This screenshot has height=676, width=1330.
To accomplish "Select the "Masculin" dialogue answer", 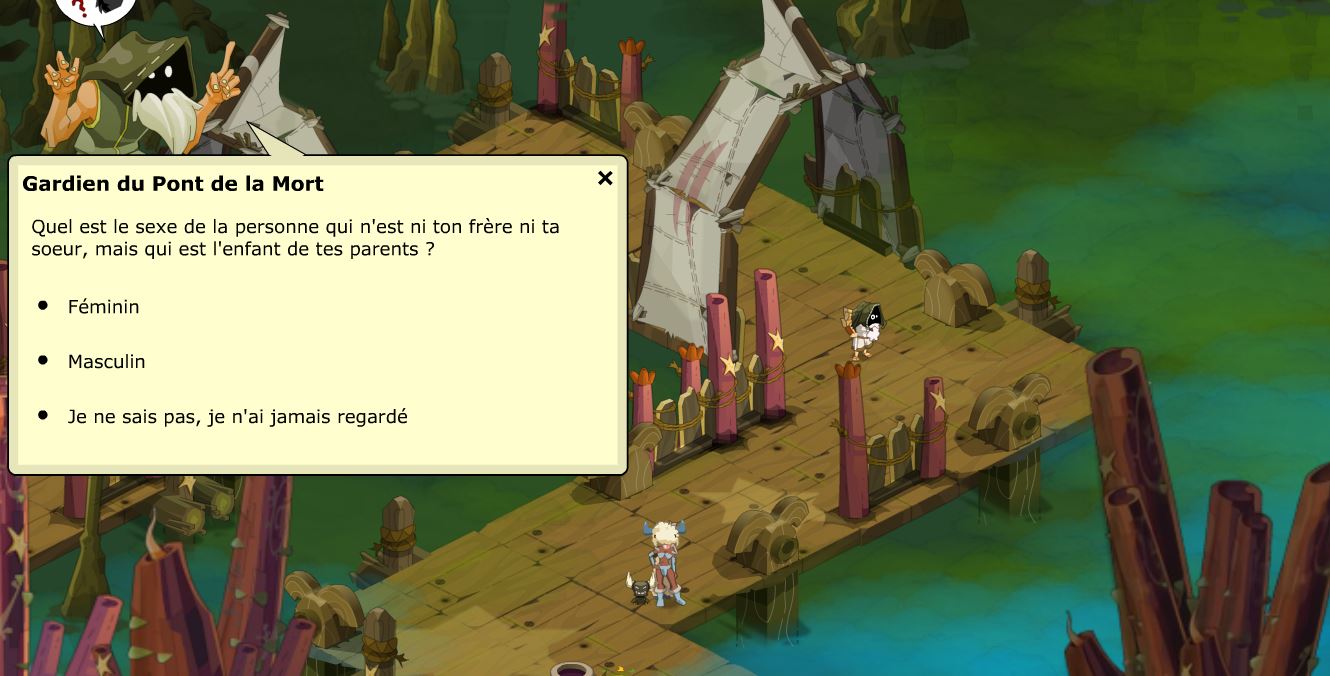I will pyautogui.click(x=106, y=362).
